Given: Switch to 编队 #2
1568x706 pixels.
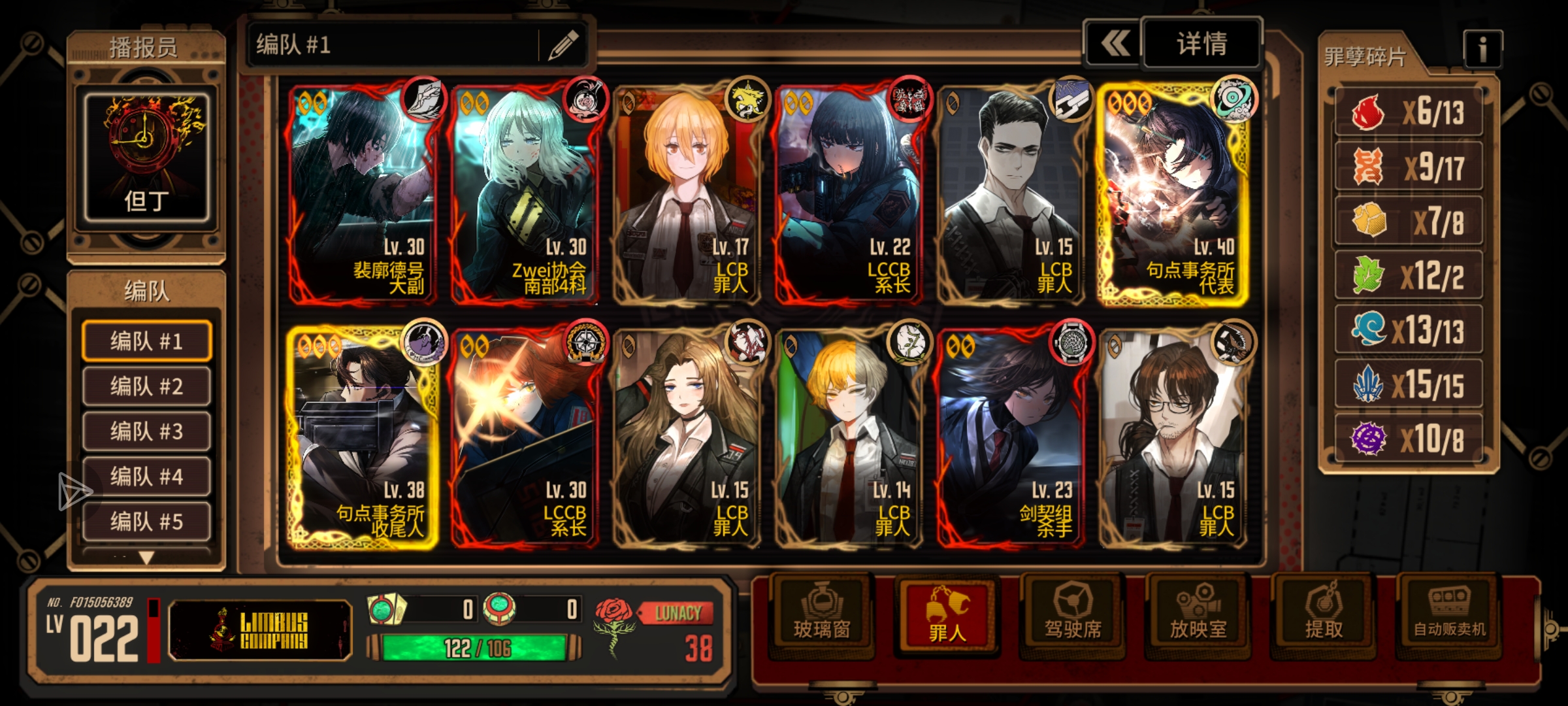Looking at the screenshot, I should (x=146, y=386).
